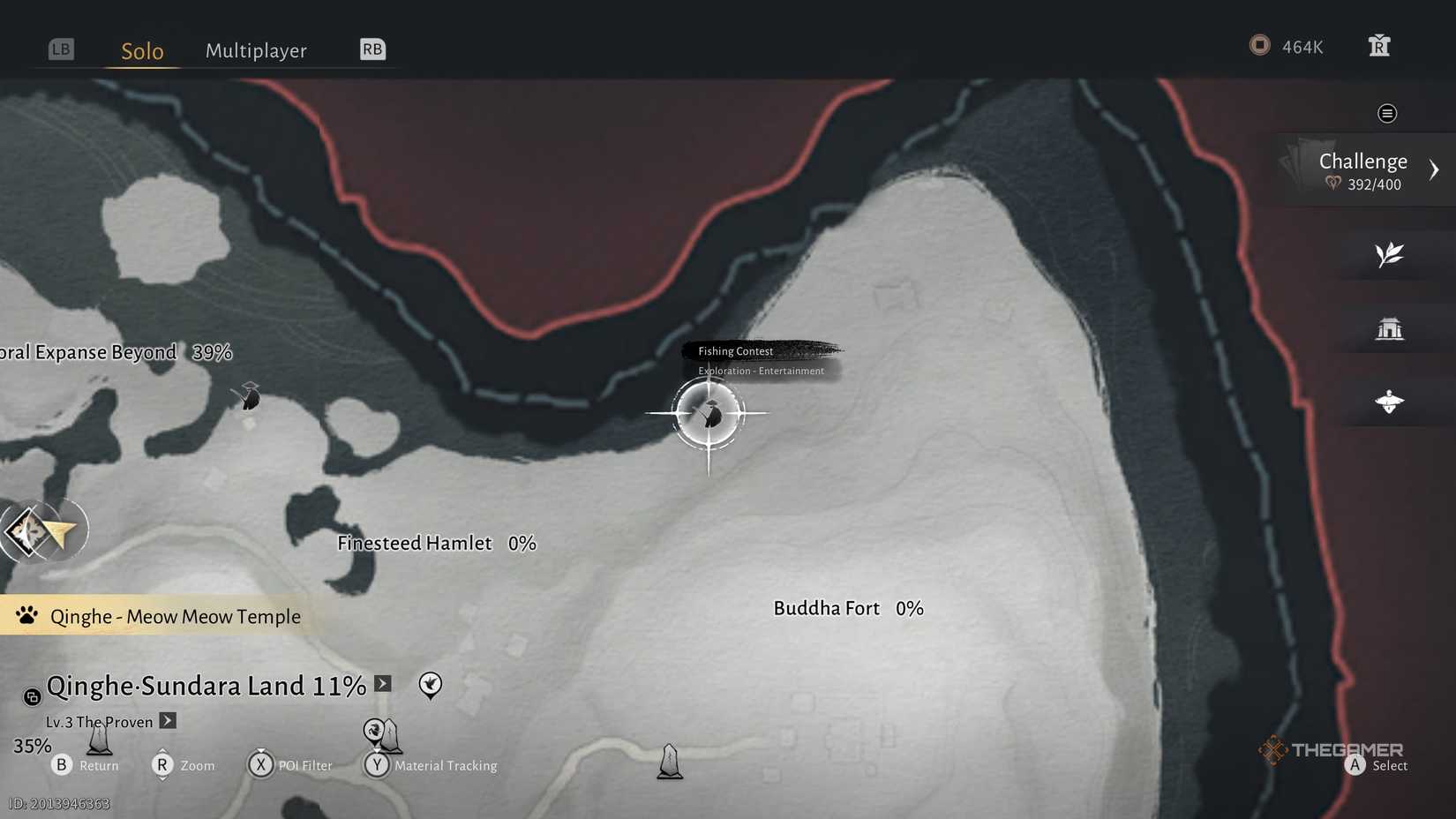Select the Solo tab
The image size is (1456, 819).
click(141, 50)
